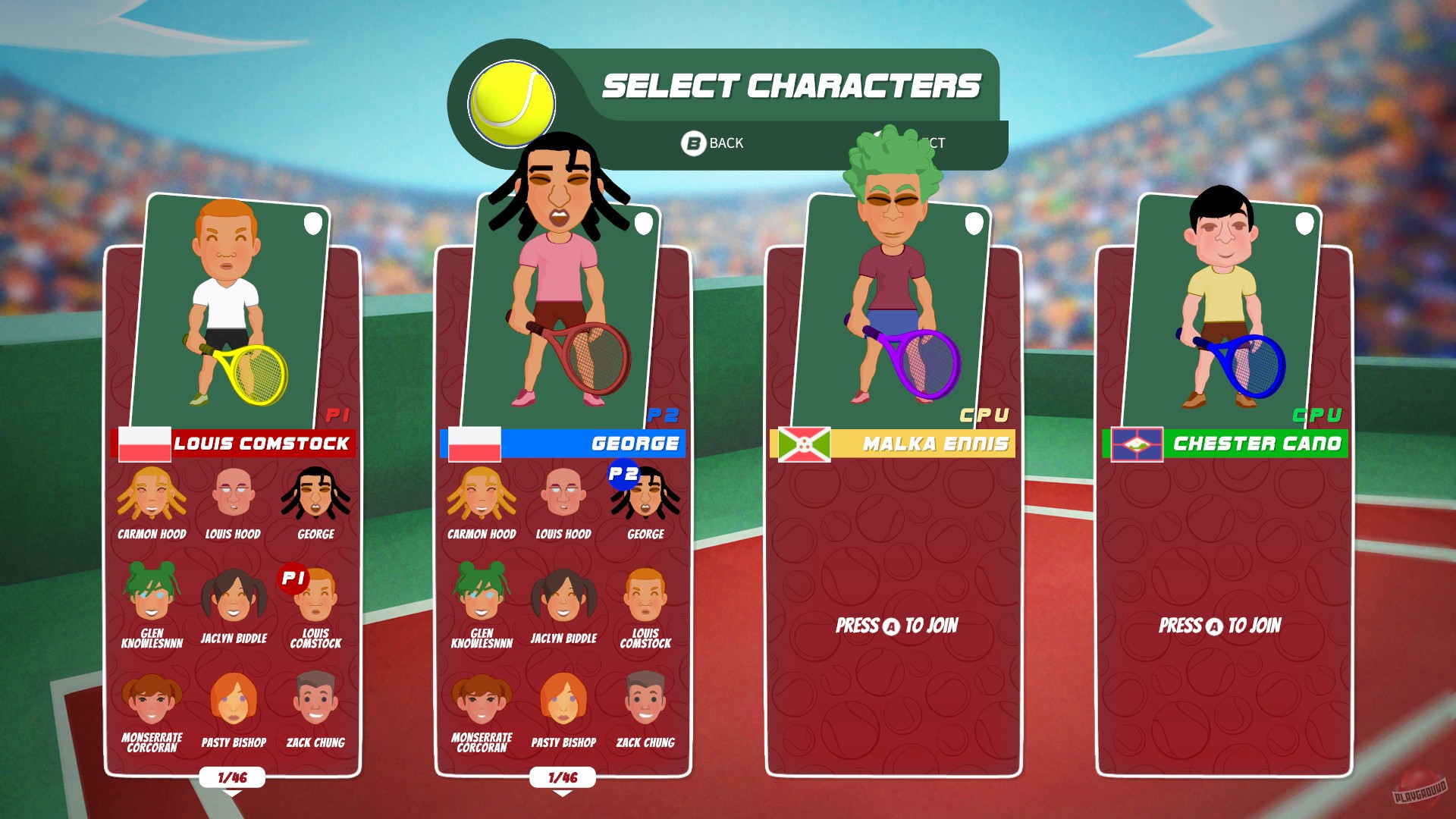
Task: Click Press A to Join on Malka's card
Action: click(x=897, y=626)
